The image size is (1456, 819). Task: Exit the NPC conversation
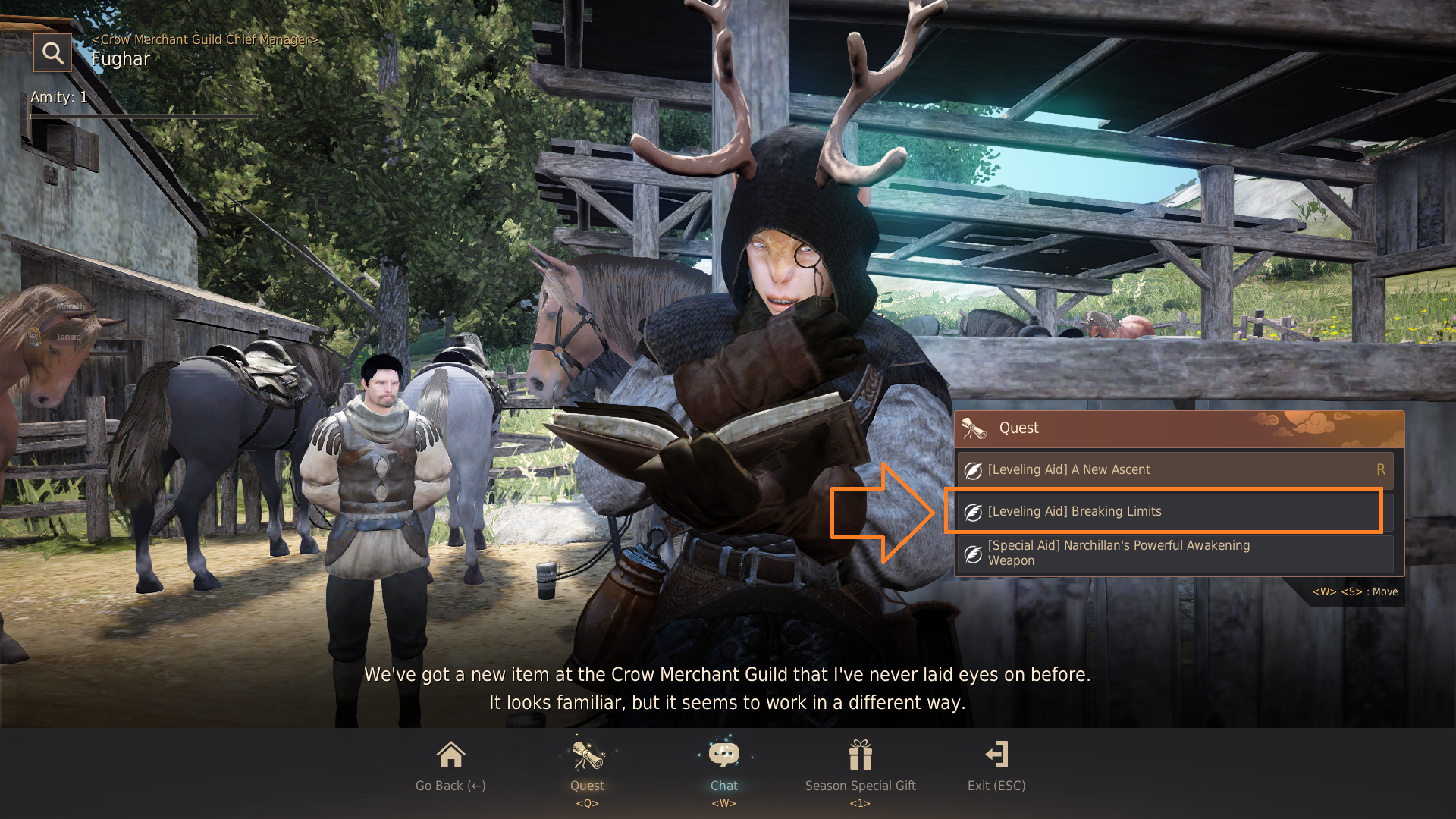coord(996,766)
